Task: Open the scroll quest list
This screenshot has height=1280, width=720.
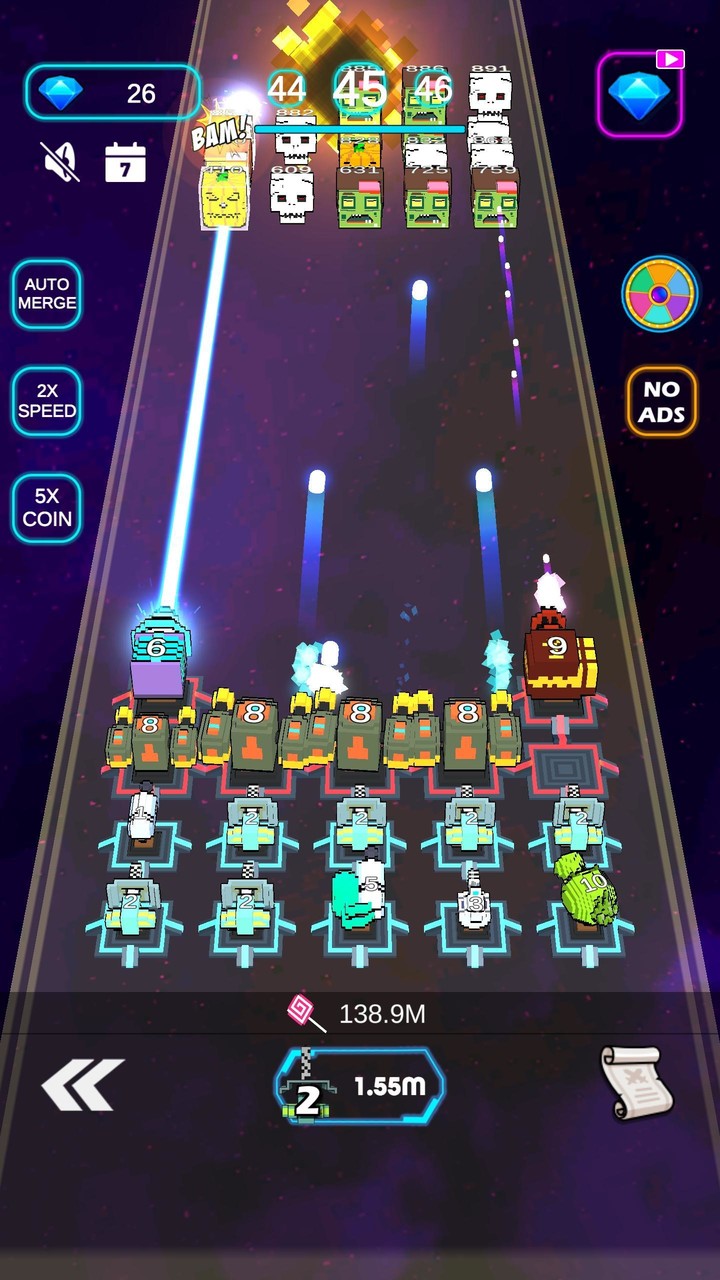Action: click(636, 1083)
